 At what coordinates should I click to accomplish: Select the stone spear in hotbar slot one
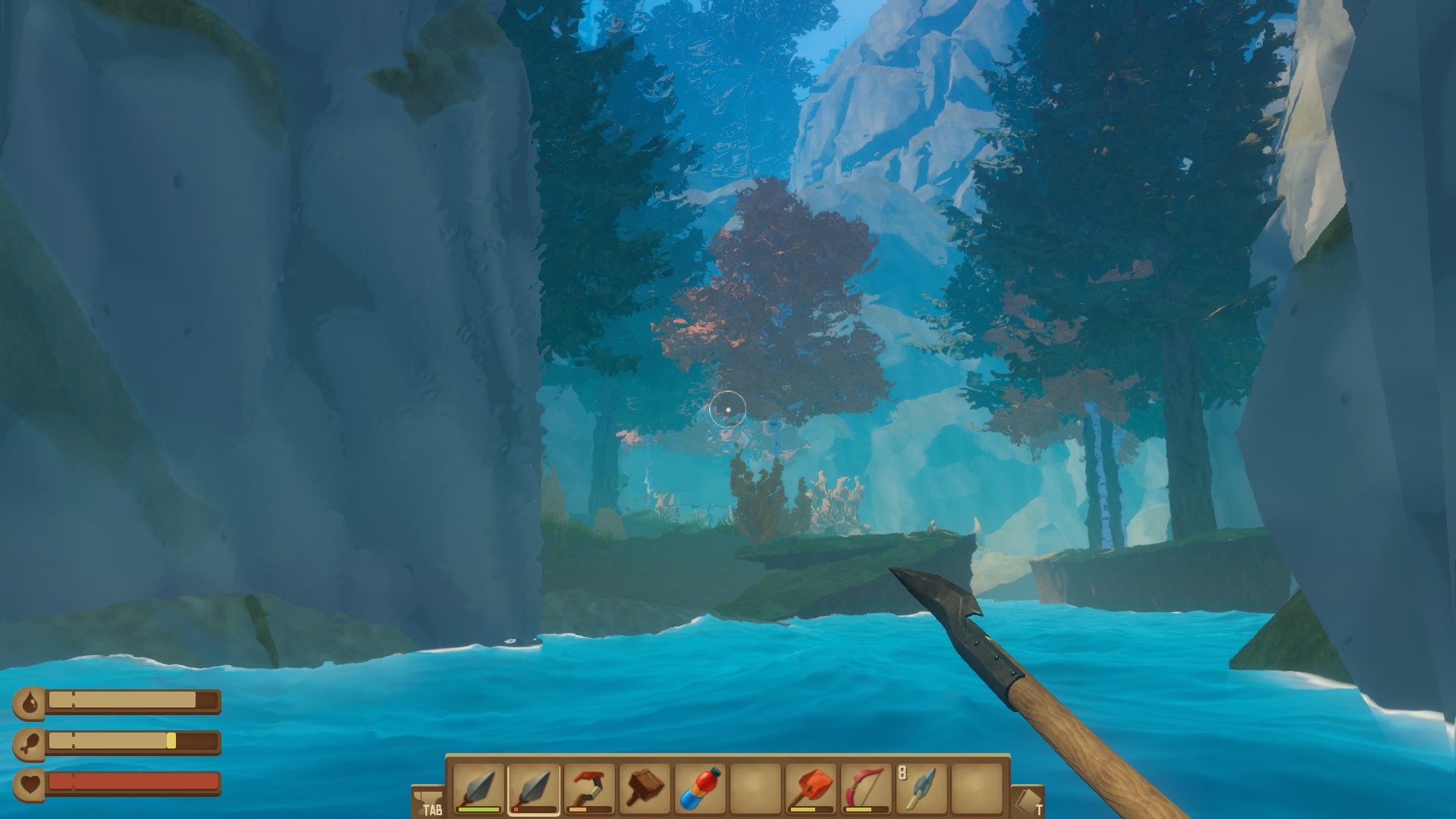point(479,786)
